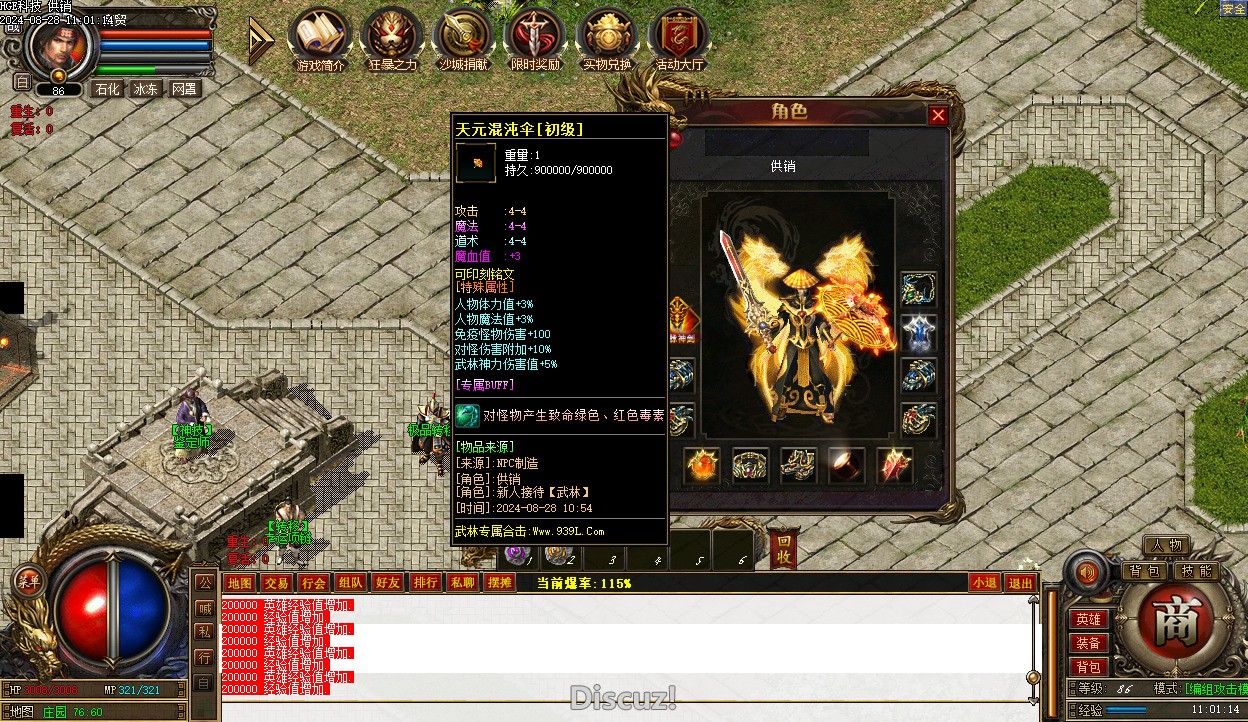Open the 好友 friends list

[387, 583]
